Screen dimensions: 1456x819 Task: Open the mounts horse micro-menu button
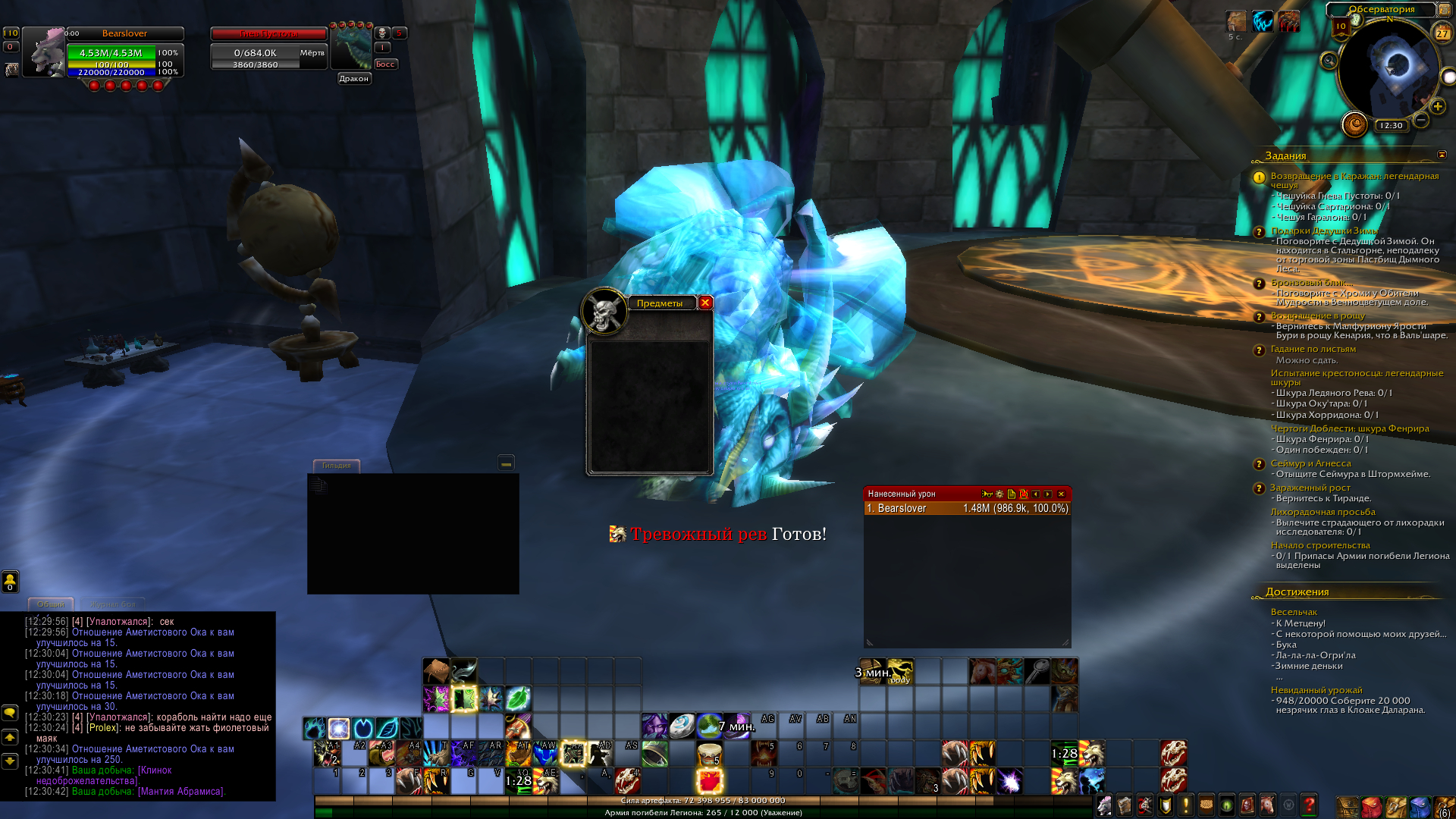click(1267, 805)
